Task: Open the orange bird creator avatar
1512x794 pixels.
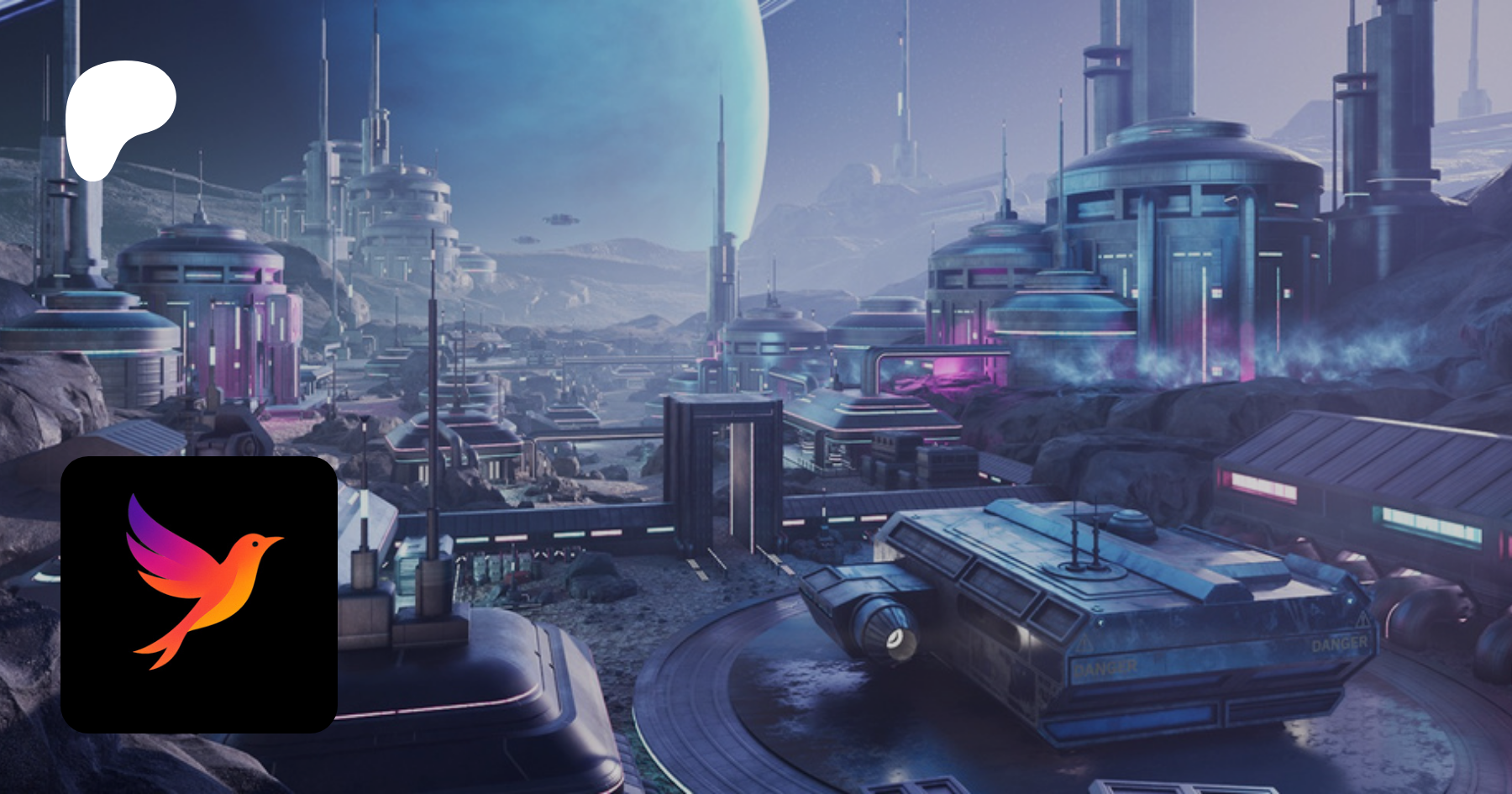Action: (199, 594)
